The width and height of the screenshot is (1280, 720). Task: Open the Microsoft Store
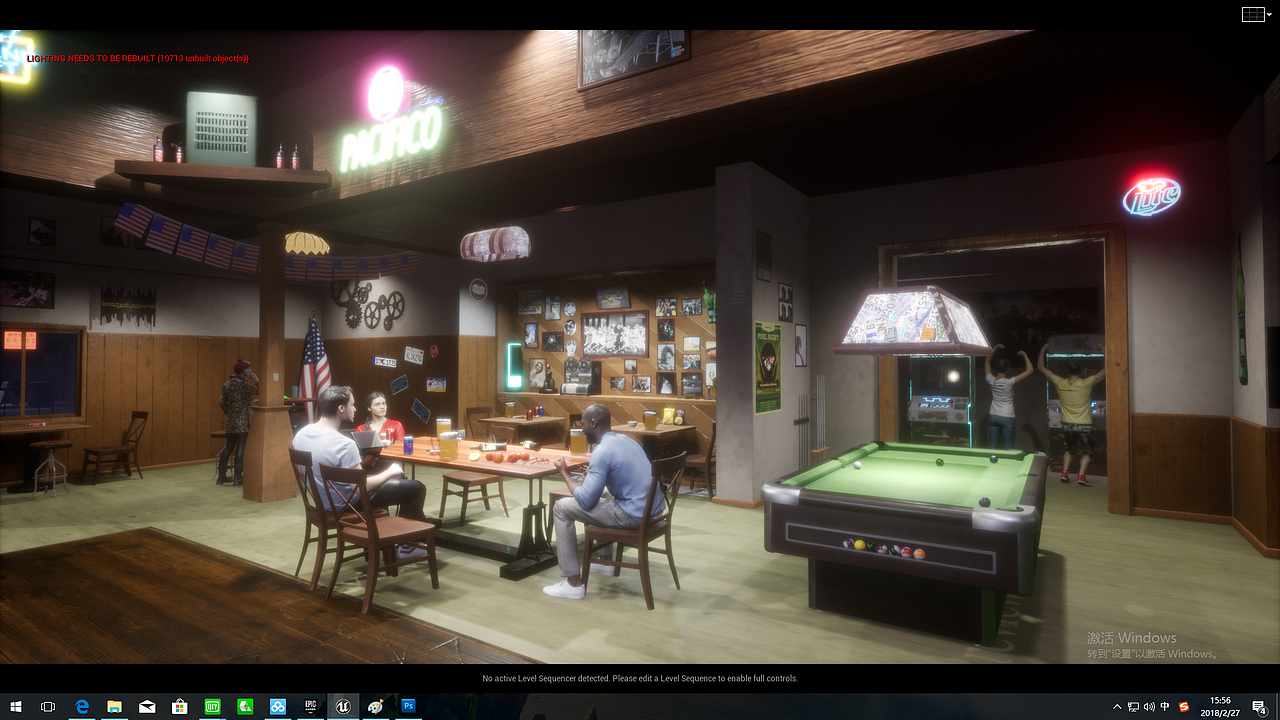[x=179, y=706]
